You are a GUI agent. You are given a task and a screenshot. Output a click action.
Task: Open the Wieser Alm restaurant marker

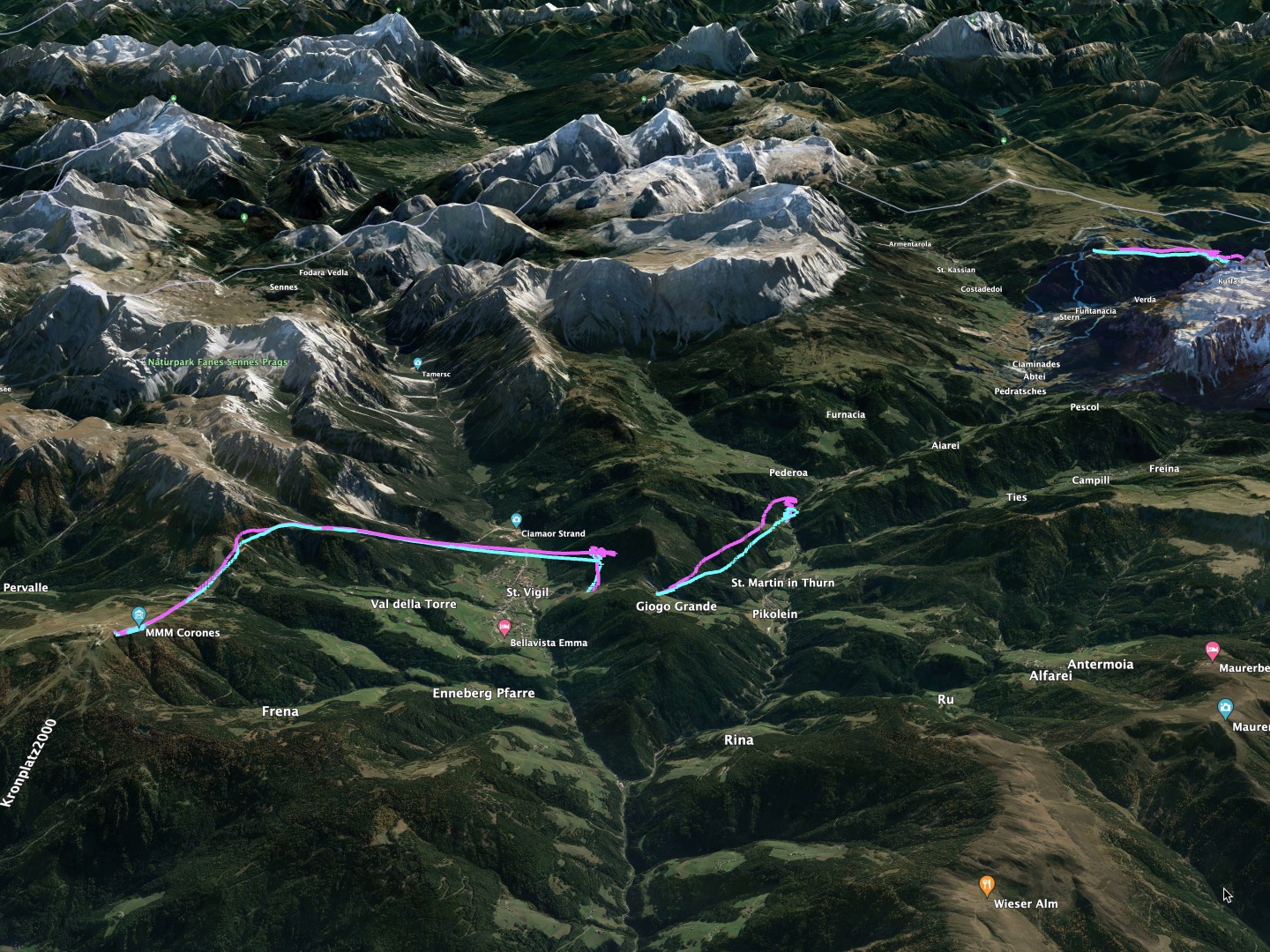987,884
